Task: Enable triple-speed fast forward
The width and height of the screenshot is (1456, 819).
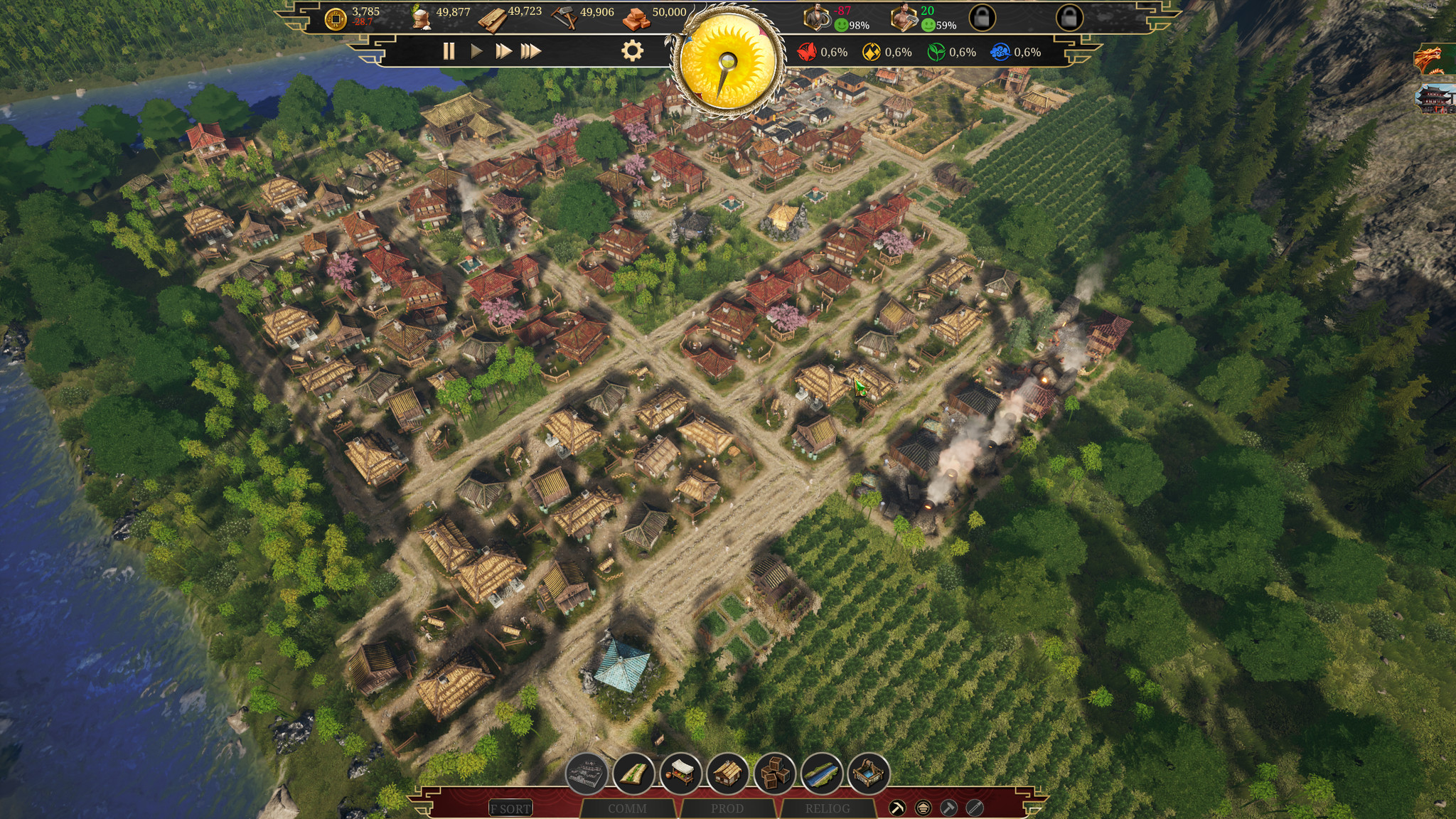Action: [x=530, y=51]
